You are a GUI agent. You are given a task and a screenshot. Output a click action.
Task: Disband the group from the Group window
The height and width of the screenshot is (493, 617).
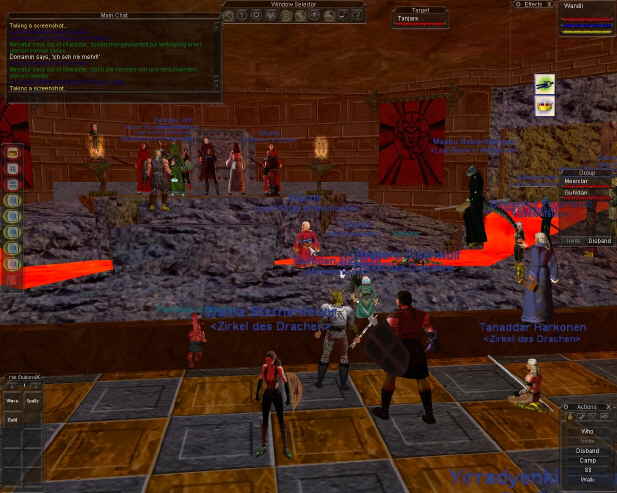click(x=599, y=240)
